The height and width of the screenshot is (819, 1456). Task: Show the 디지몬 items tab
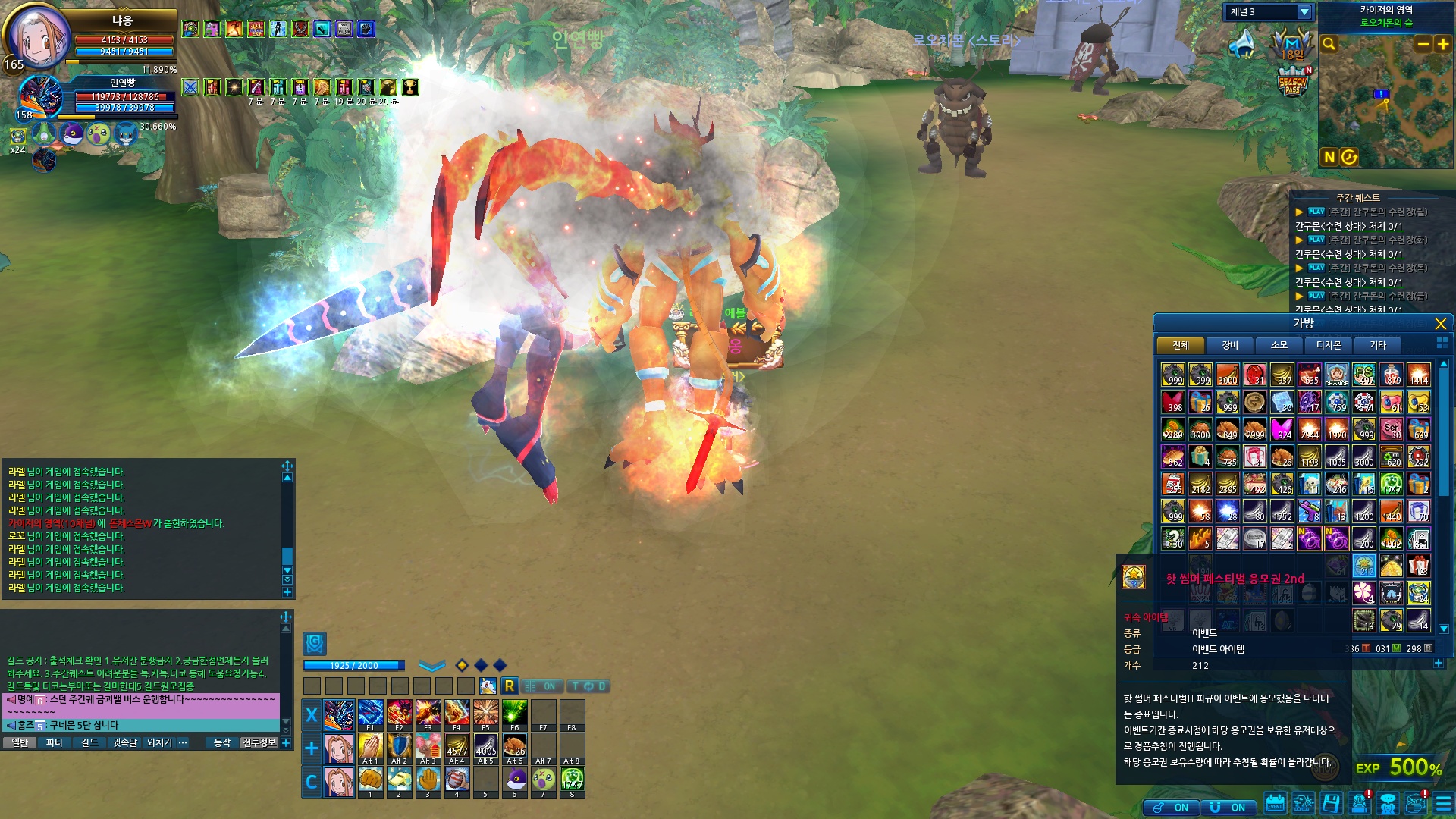(x=1328, y=346)
